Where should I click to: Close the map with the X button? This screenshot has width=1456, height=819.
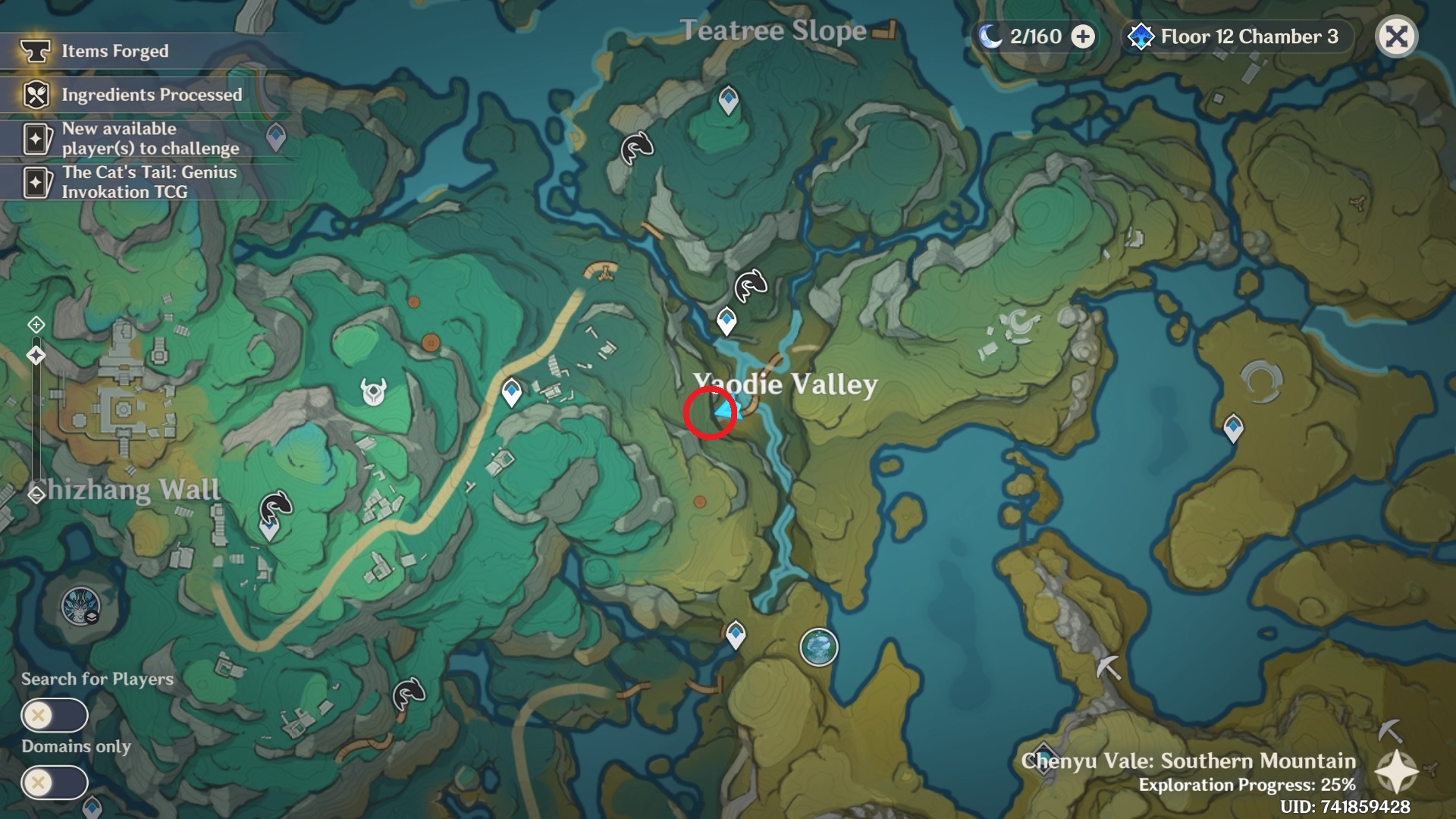(1396, 36)
